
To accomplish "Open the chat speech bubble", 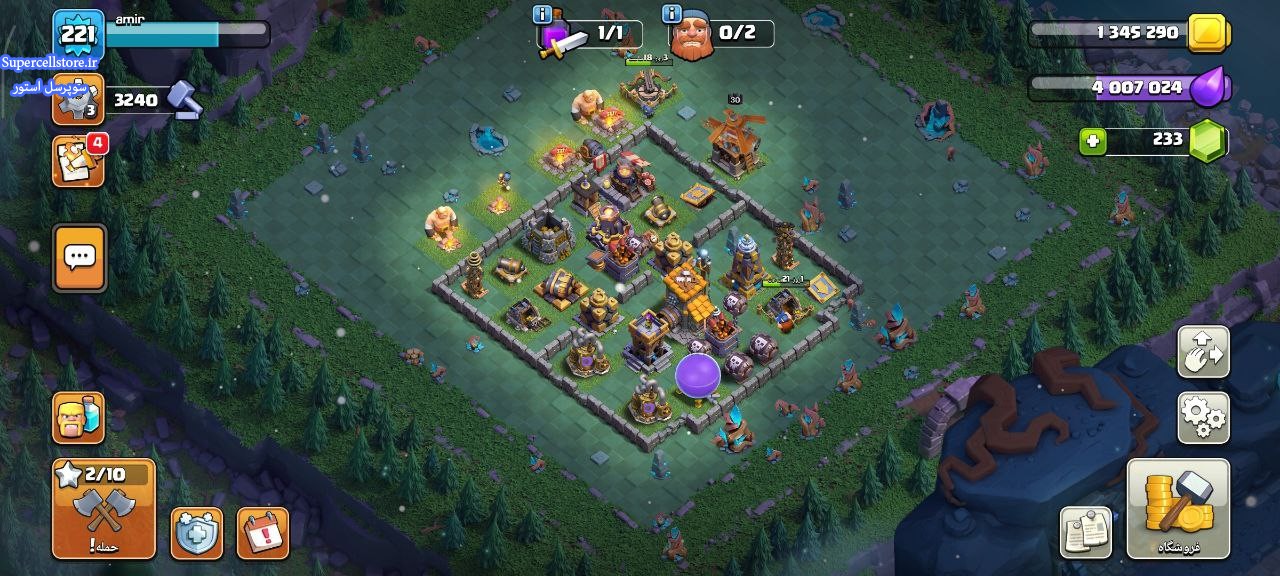I will (x=79, y=258).
